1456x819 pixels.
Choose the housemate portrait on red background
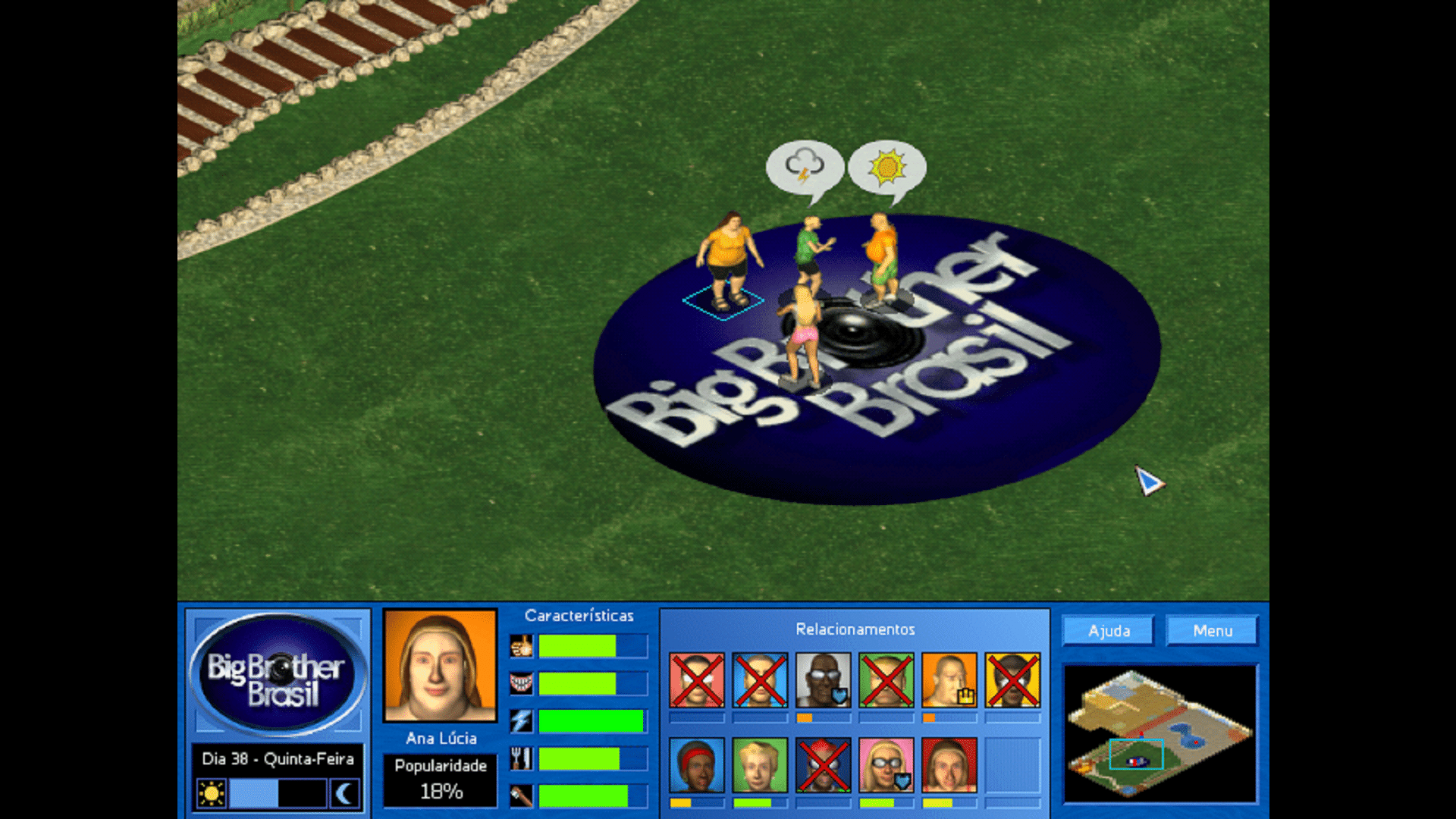coord(949,765)
